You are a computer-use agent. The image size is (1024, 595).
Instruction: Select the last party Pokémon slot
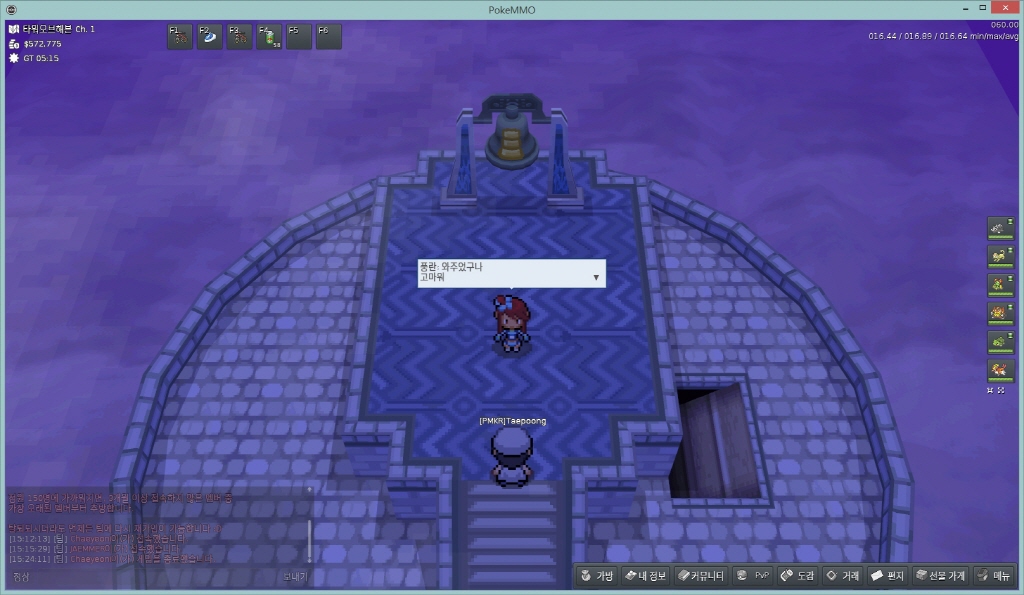click(x=1000, y=371)
